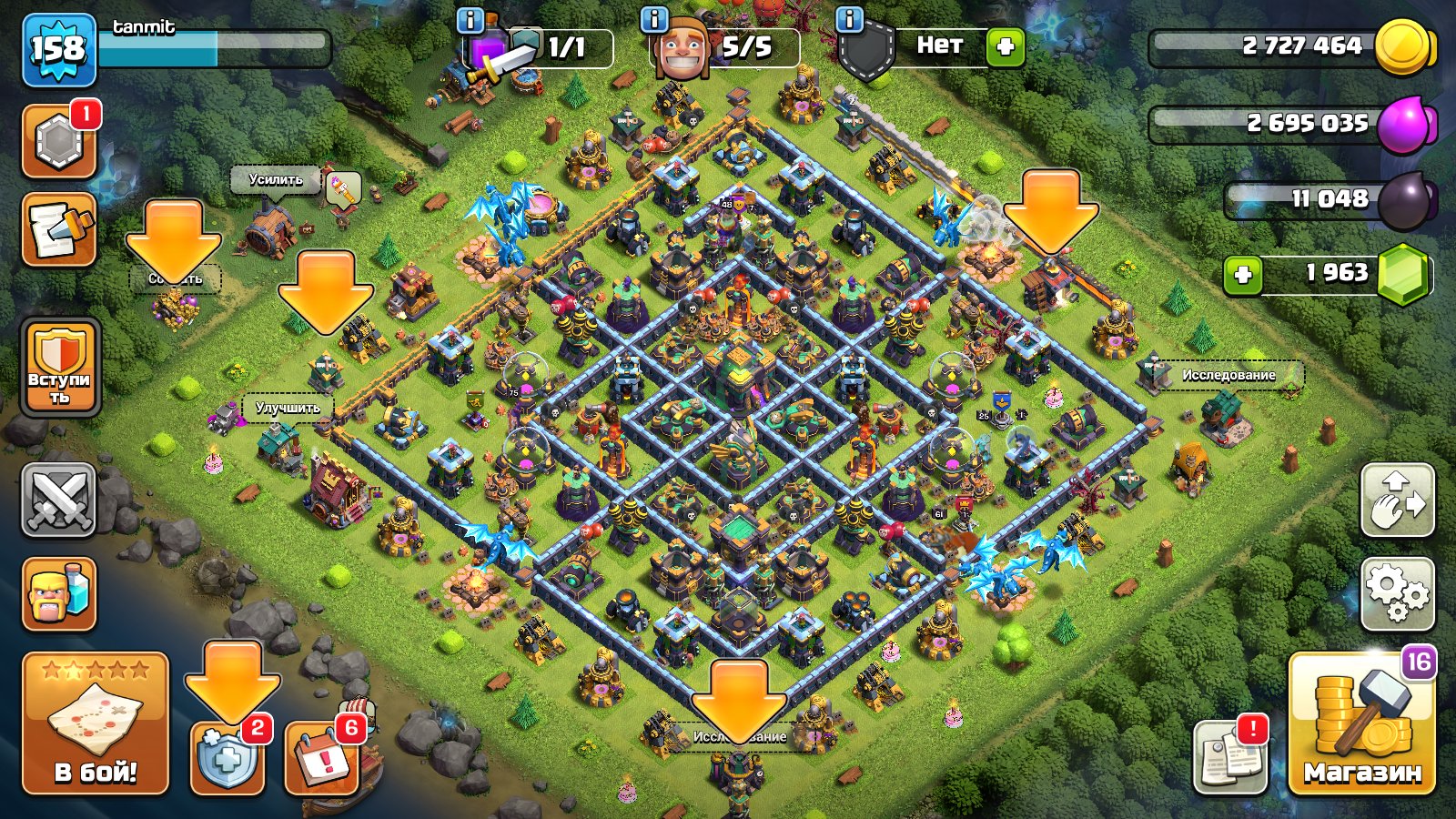Click the Улучшить upgrade label
The image size is (1456, 819).
288,409
